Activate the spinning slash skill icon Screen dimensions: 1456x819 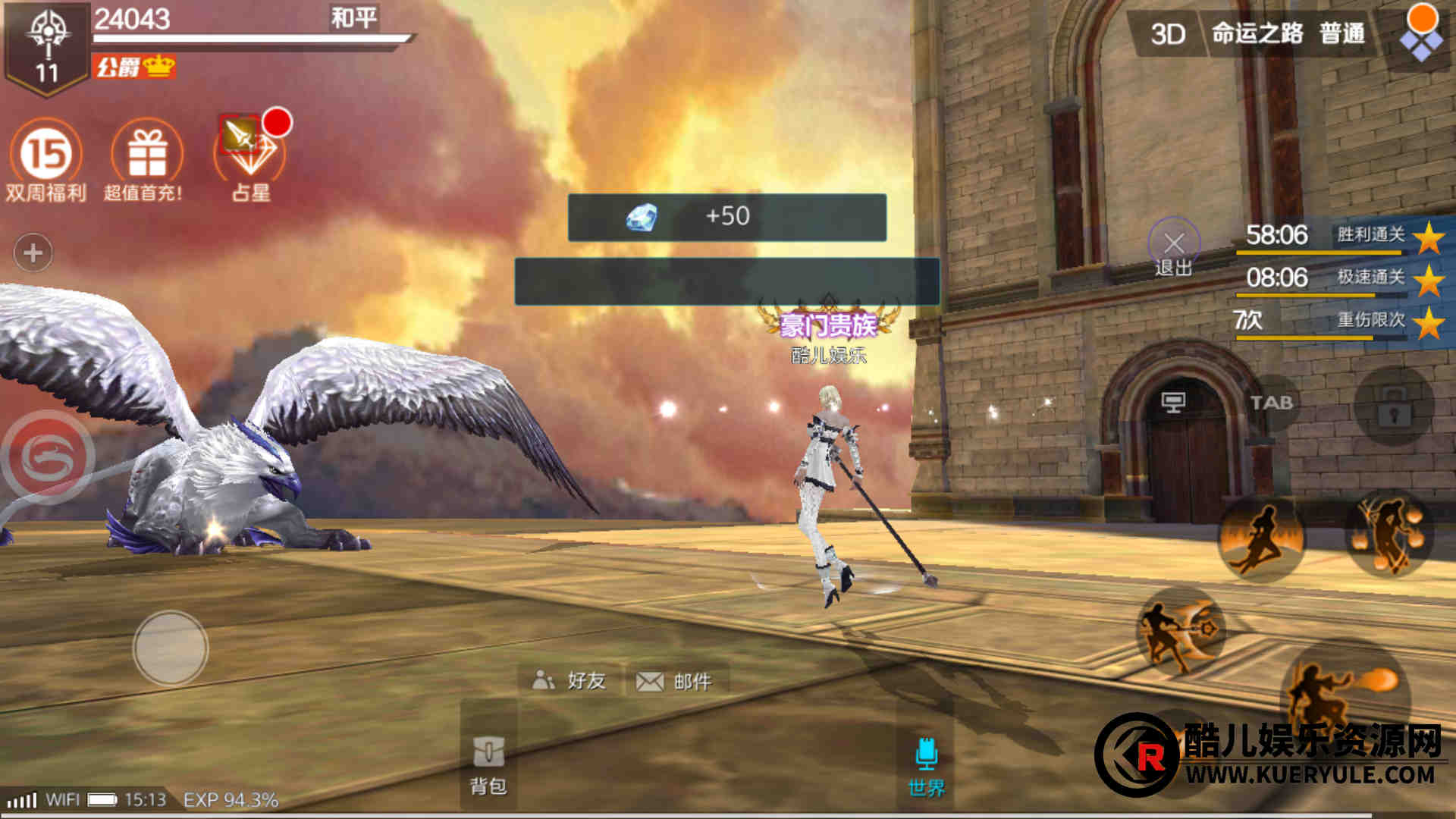[x=1179, y=631]
